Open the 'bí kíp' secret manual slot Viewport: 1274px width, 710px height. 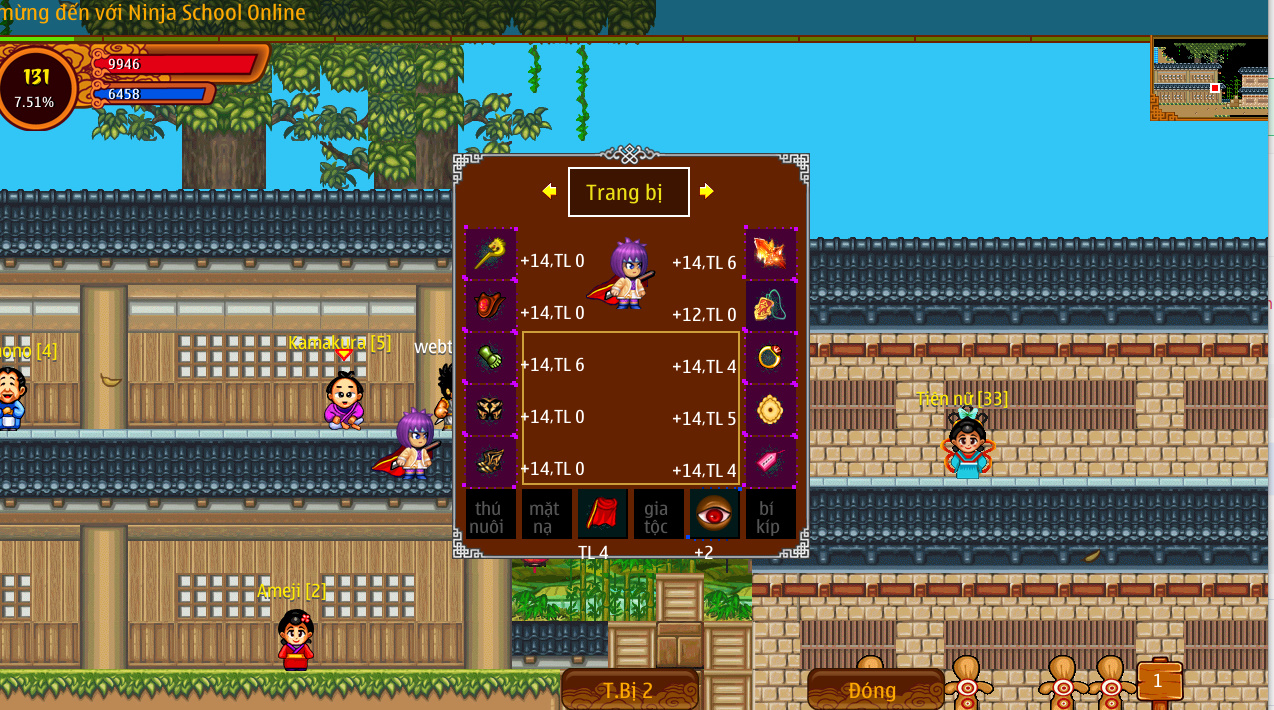(x=770, y=514)
